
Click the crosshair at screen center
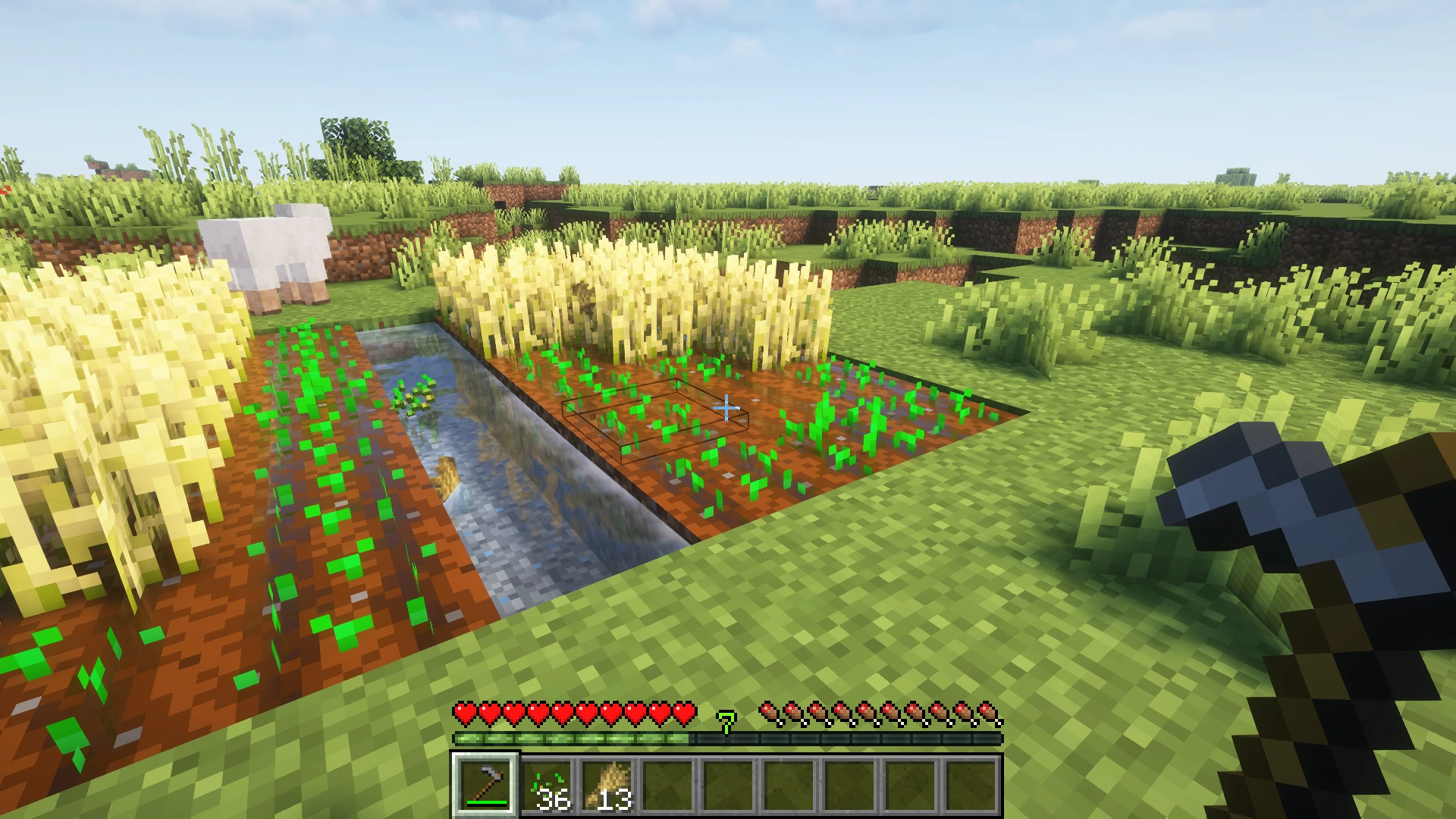point(728,407)
